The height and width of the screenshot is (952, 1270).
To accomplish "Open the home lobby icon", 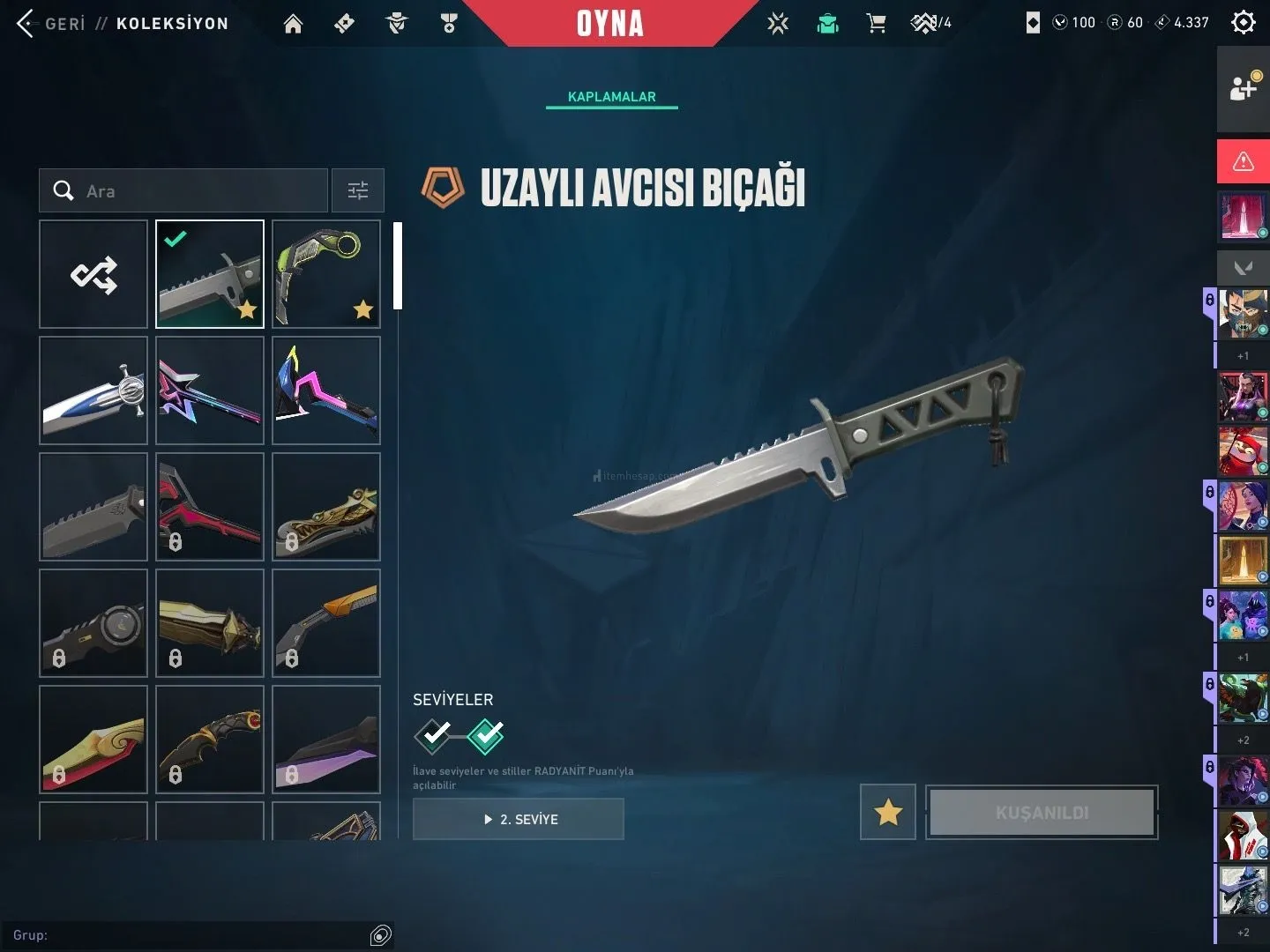I will tap(293, 24).
